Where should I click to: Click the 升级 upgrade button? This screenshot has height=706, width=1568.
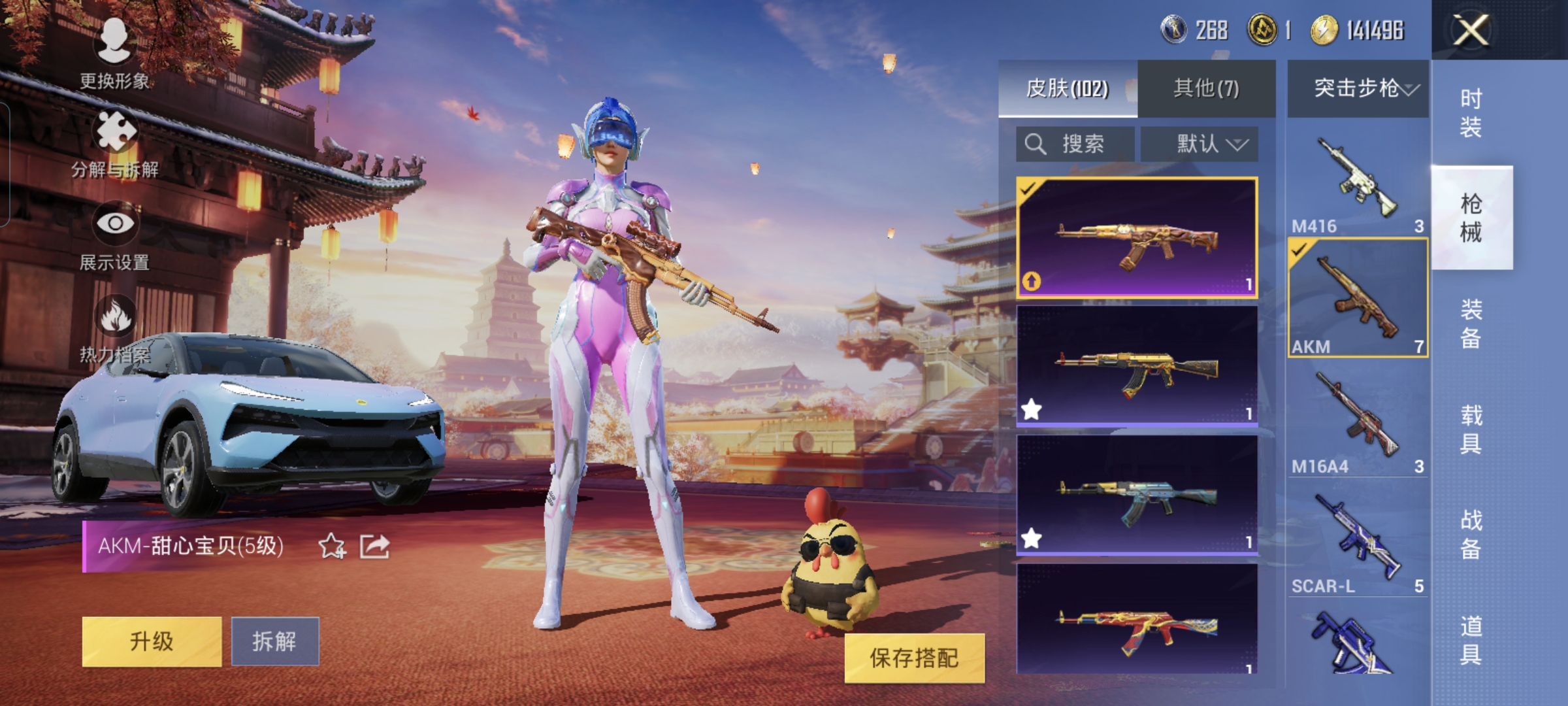click(152, 641)
